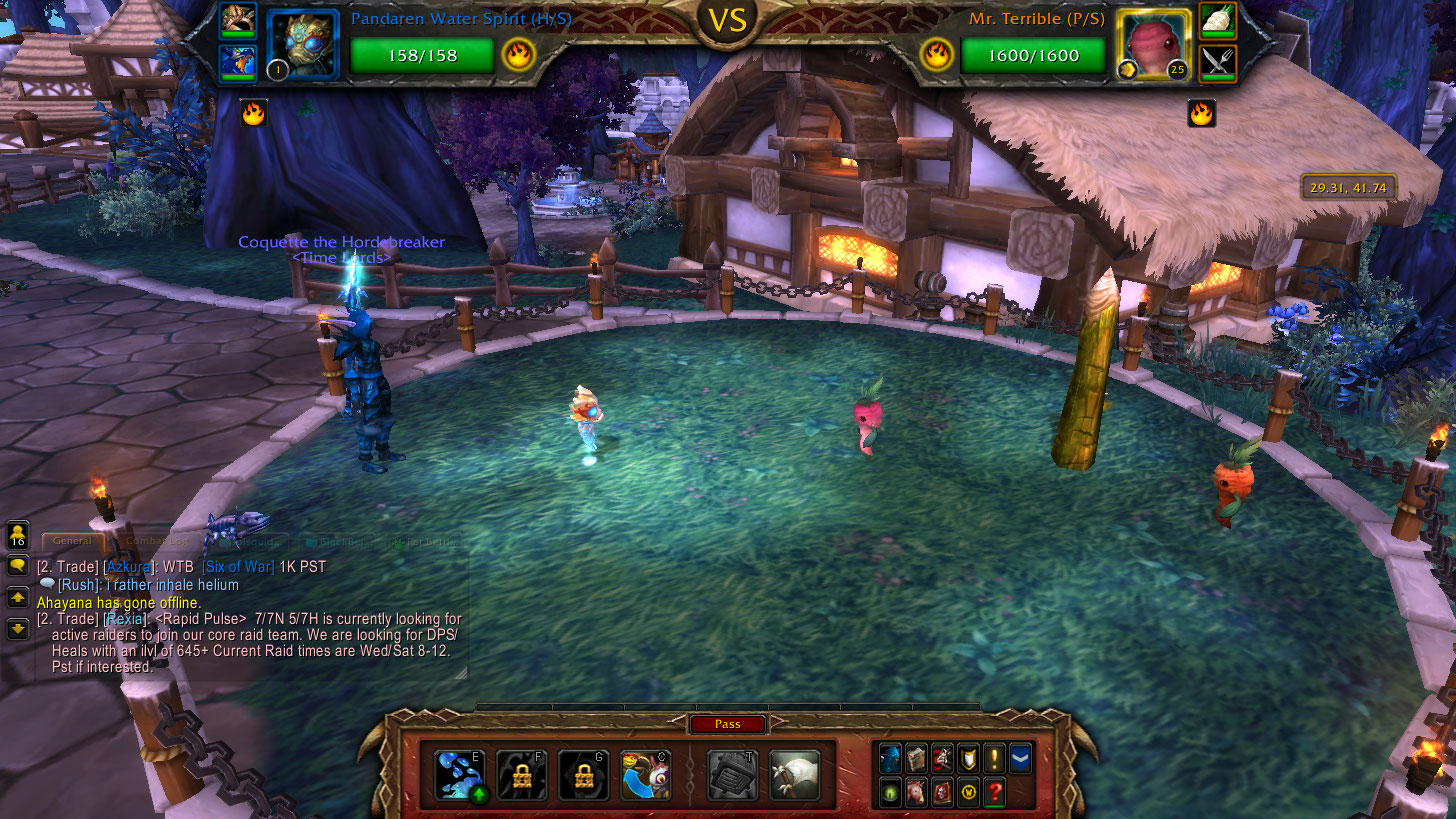Open the General chat tab

click(x=72, y=541)
